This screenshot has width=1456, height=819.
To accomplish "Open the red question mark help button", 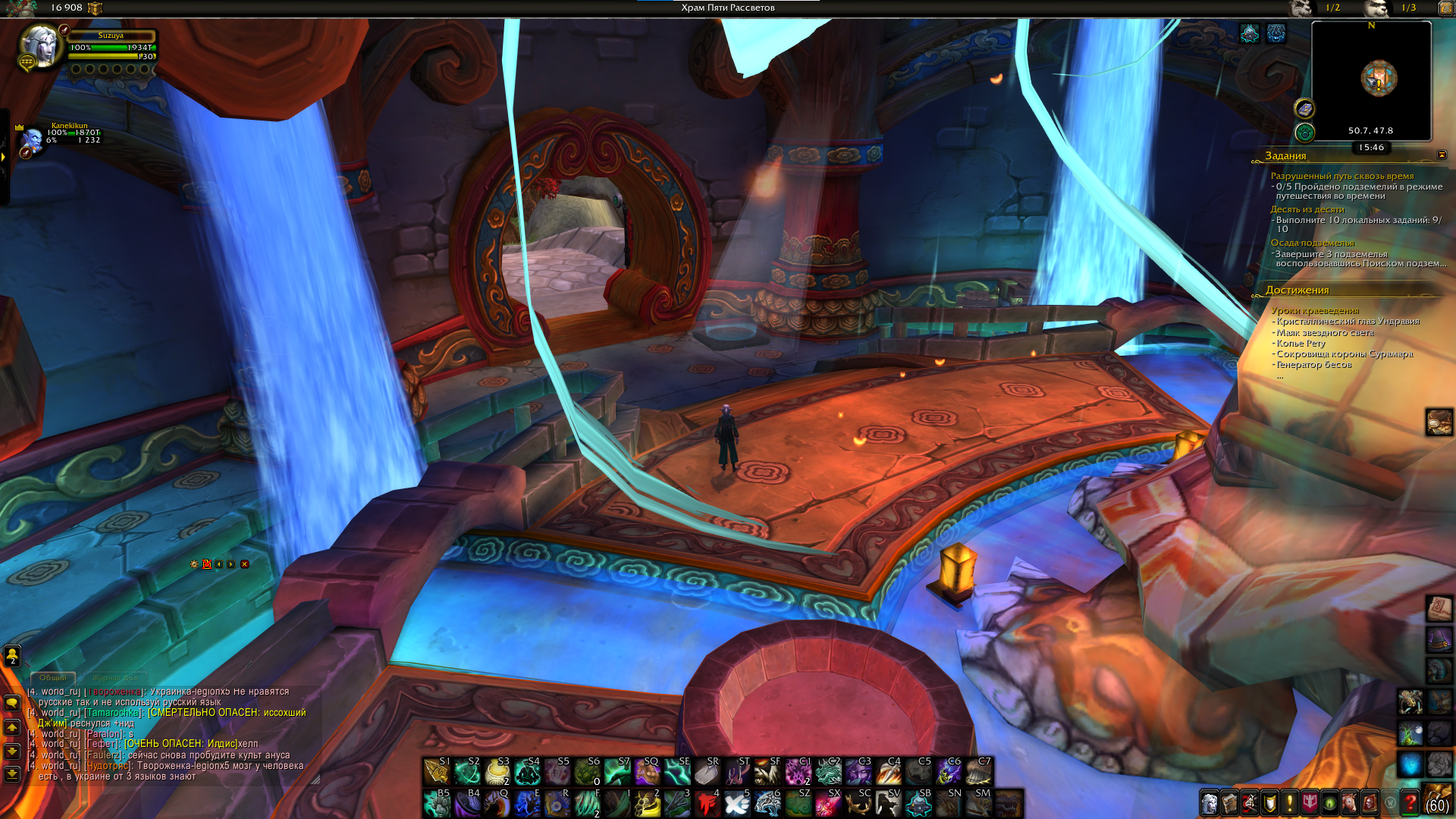I will coord(1410,802).
